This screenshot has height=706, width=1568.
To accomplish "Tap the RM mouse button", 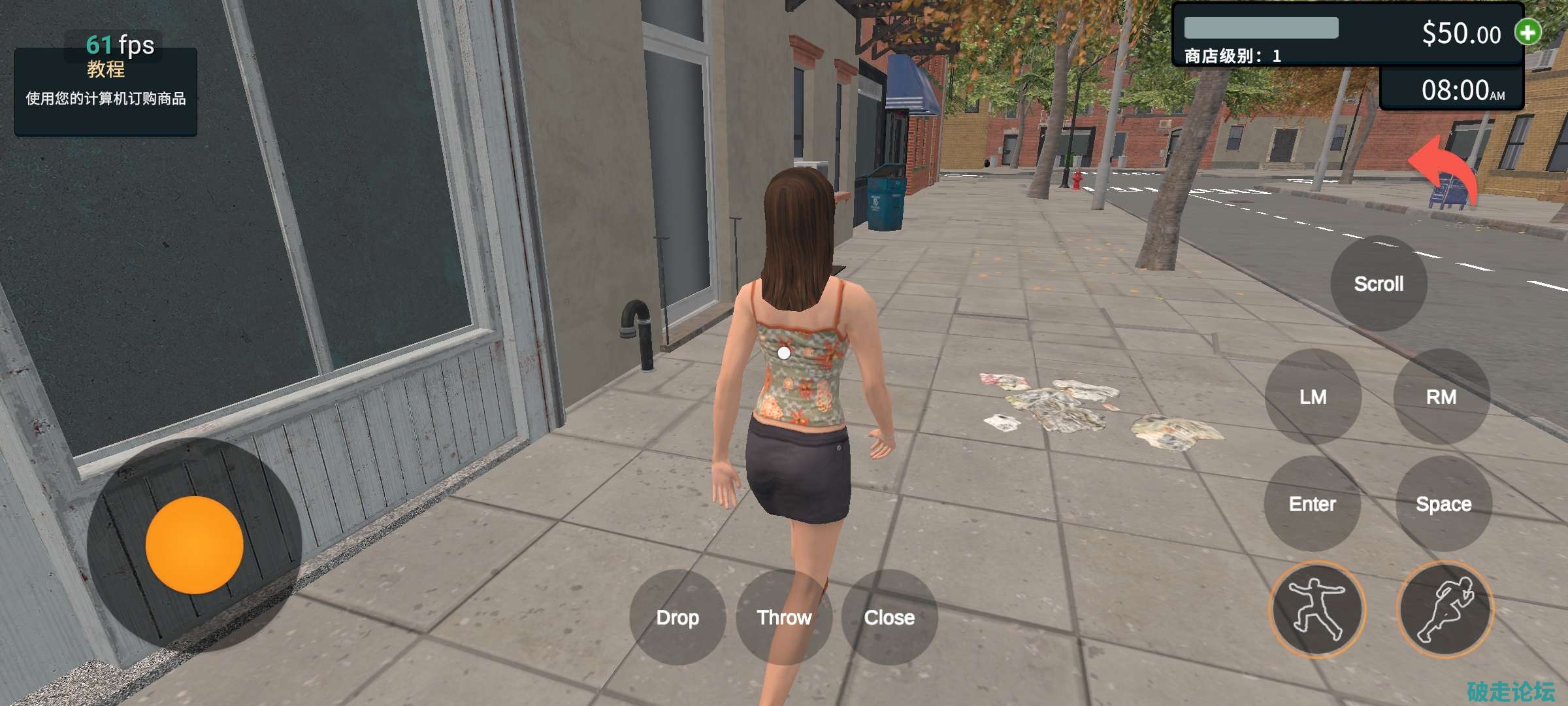I will pos(1441,397).
